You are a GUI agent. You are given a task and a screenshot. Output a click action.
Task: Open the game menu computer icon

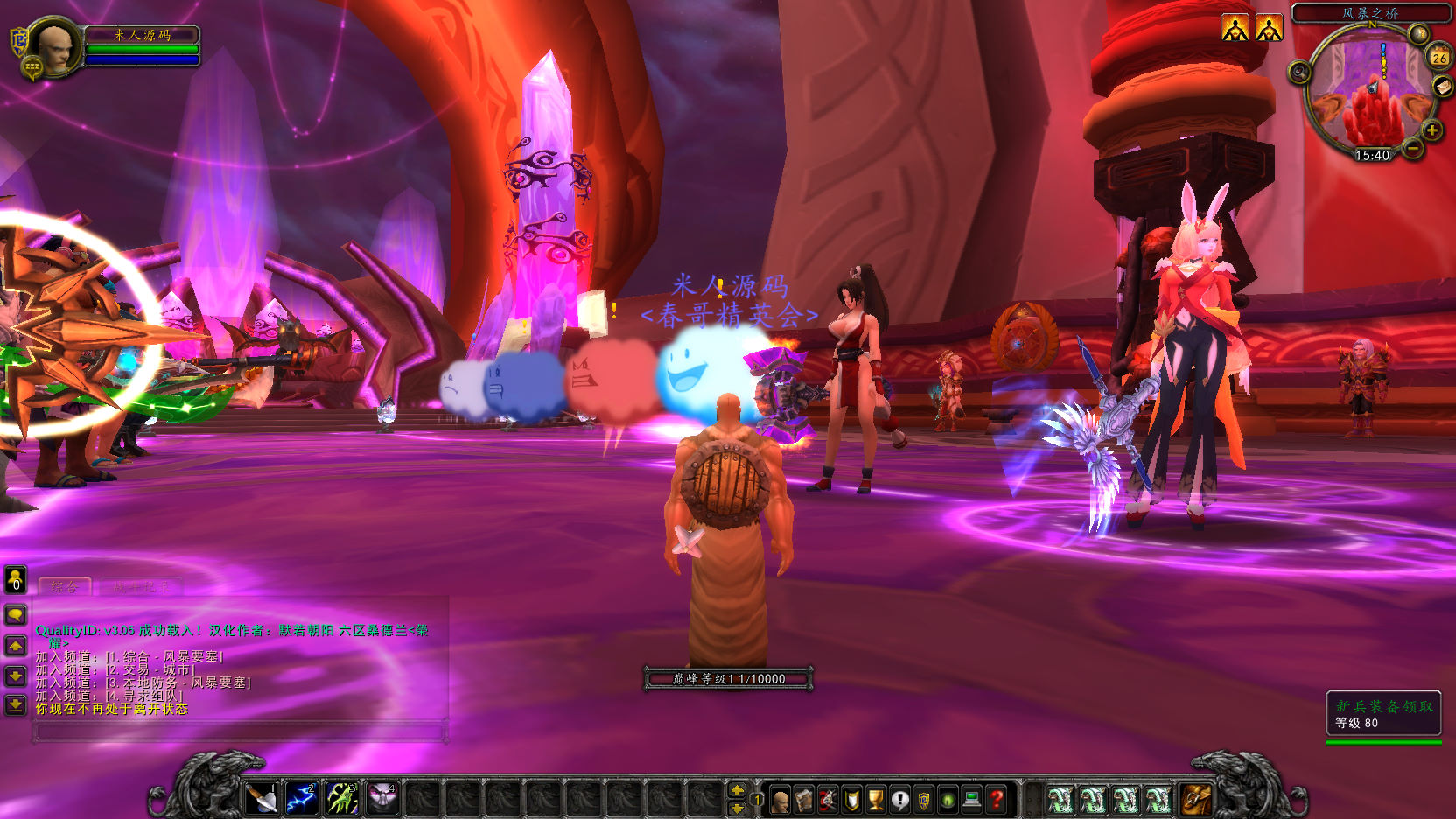coord(971,800)
